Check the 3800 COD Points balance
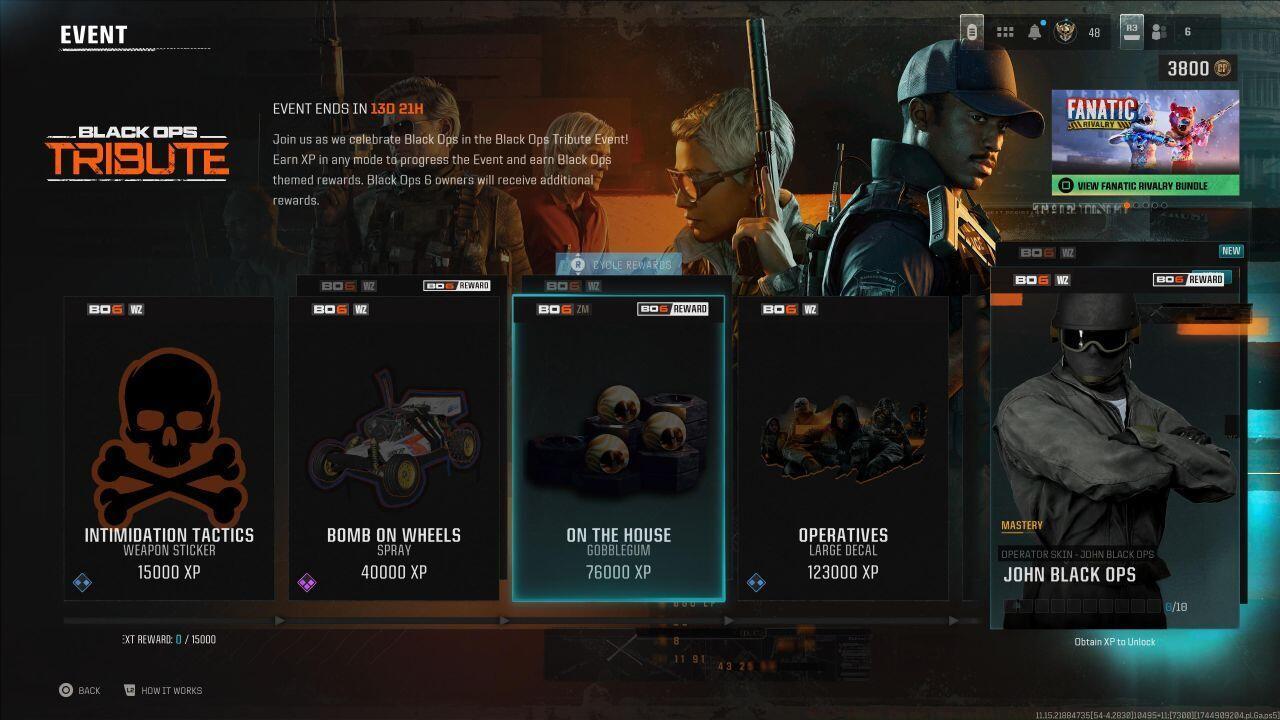Image resolution: width=1280 pixels, height=720 pixels. pyautogui.click(x=1198, y=68)
